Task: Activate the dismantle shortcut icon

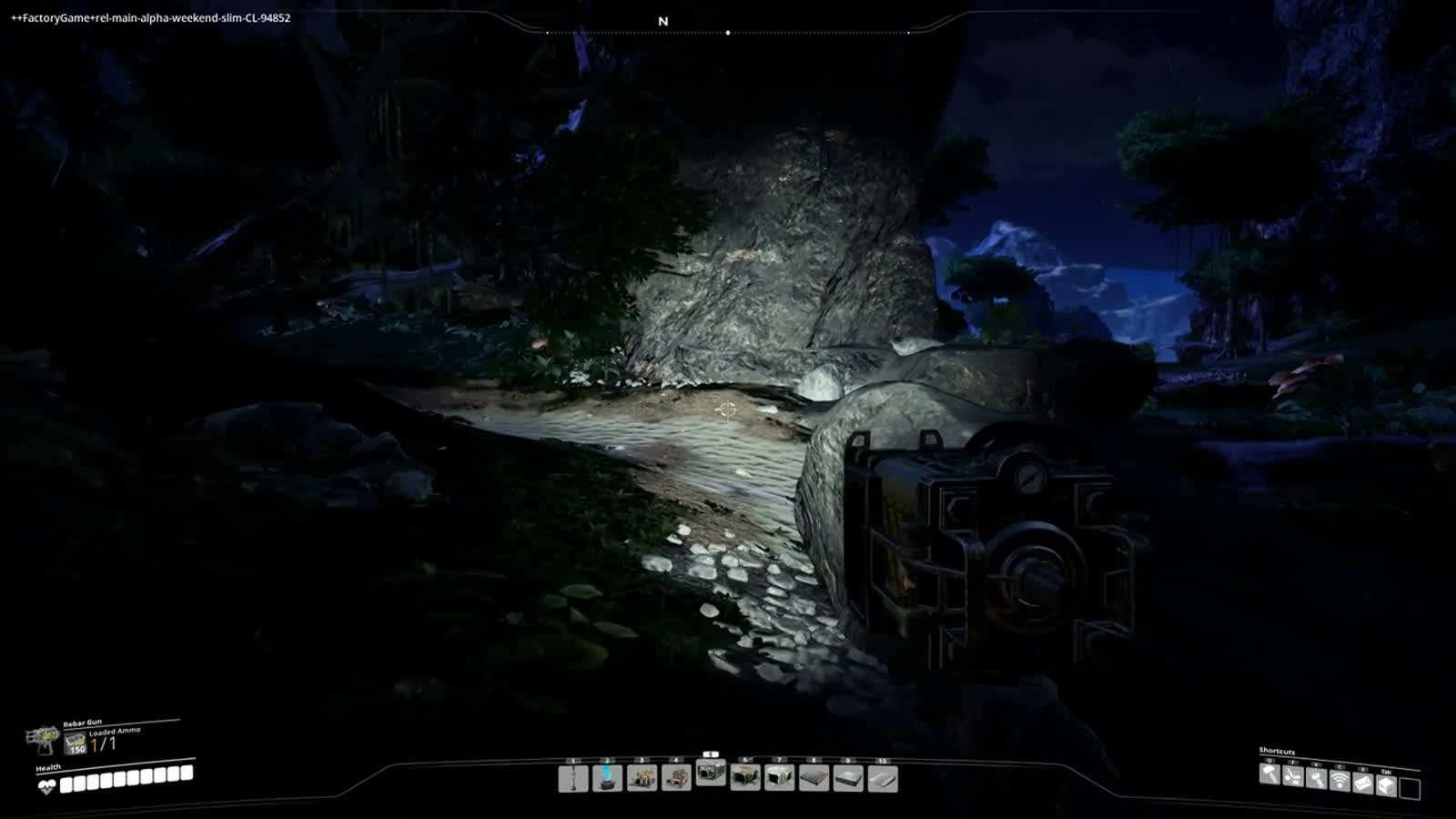Action: [1293, 778]
